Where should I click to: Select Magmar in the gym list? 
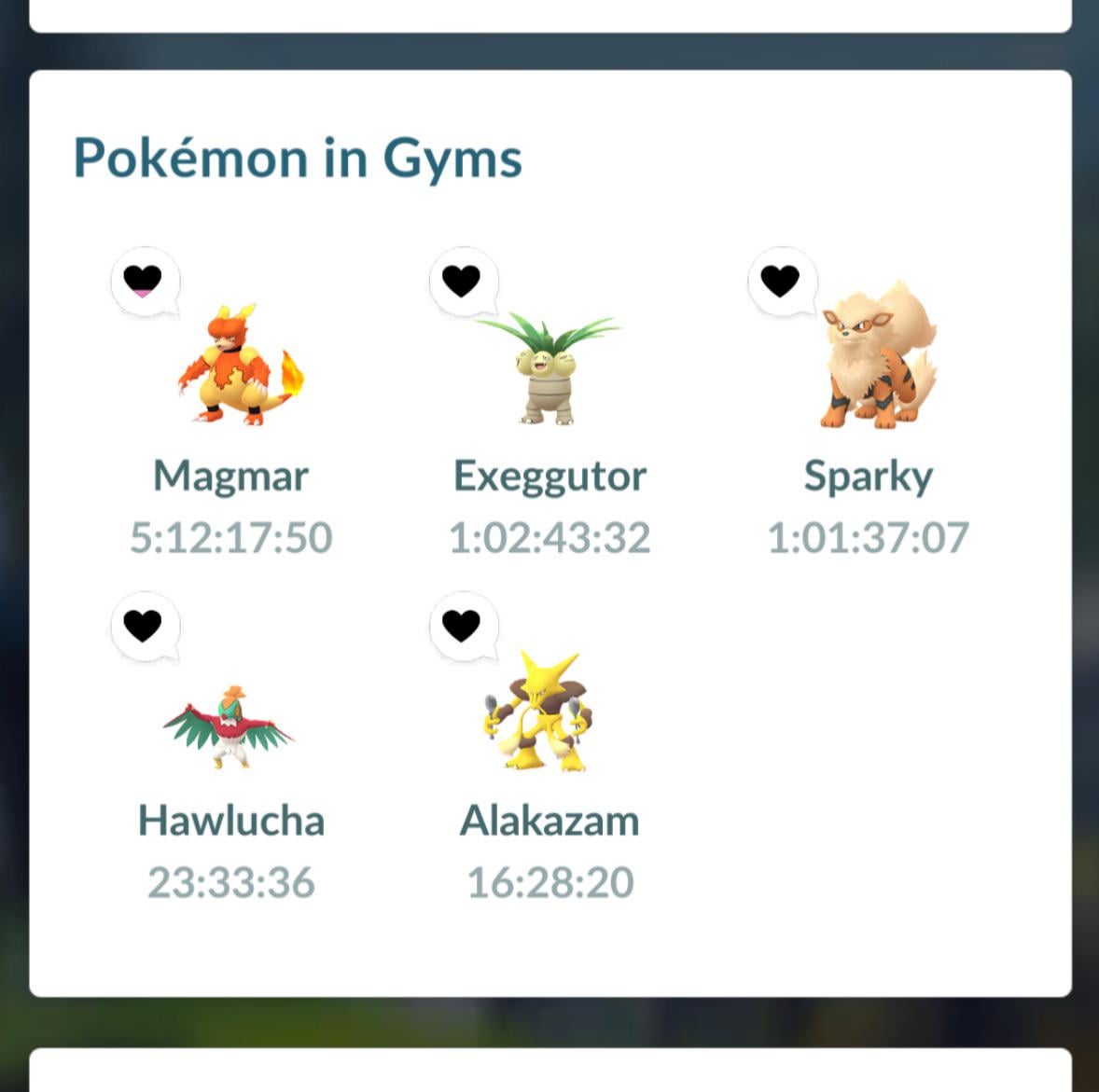click(238, 366)
